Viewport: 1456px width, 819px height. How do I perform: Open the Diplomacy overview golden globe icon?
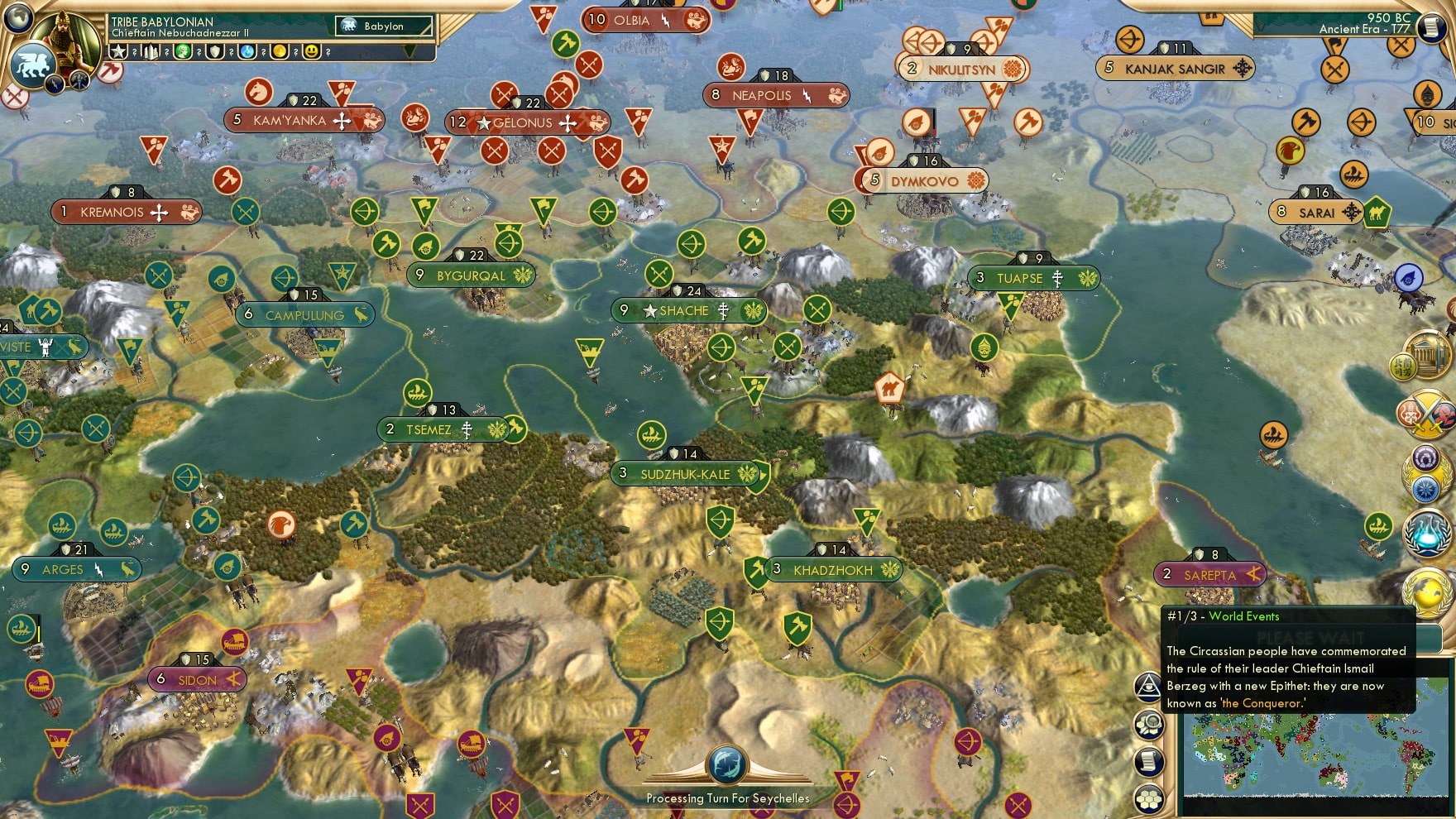[x=1426, y=592]
